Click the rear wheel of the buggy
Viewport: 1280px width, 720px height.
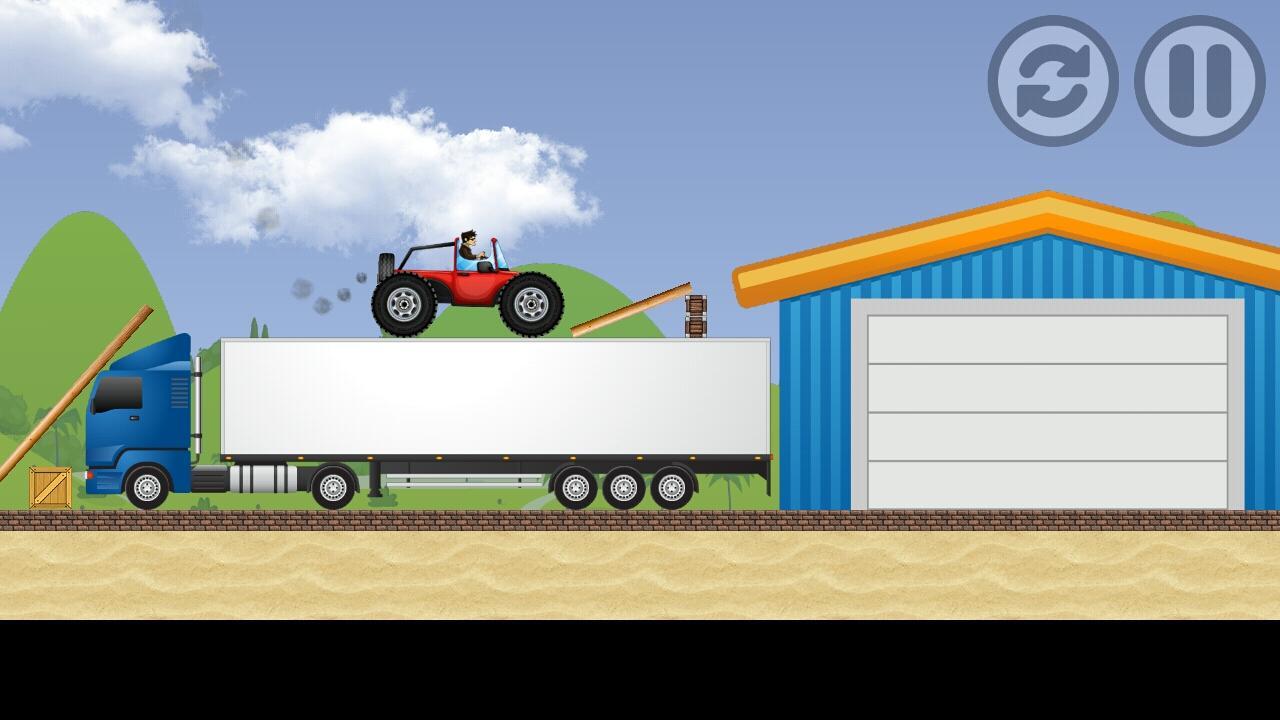(x=406, y=305)
